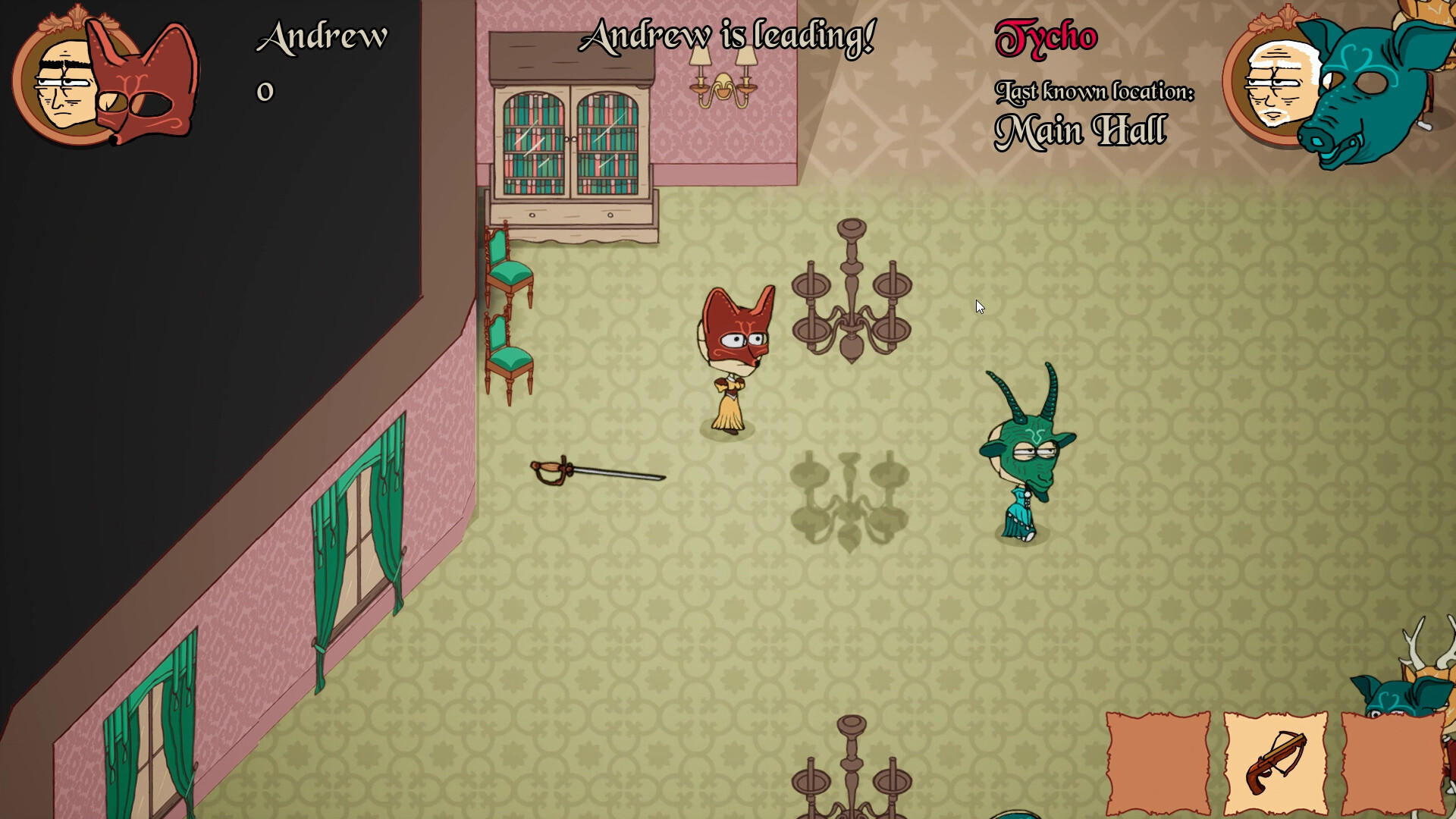Click the Main Hall location text

pyautogui.click(x=1082, y=129)
